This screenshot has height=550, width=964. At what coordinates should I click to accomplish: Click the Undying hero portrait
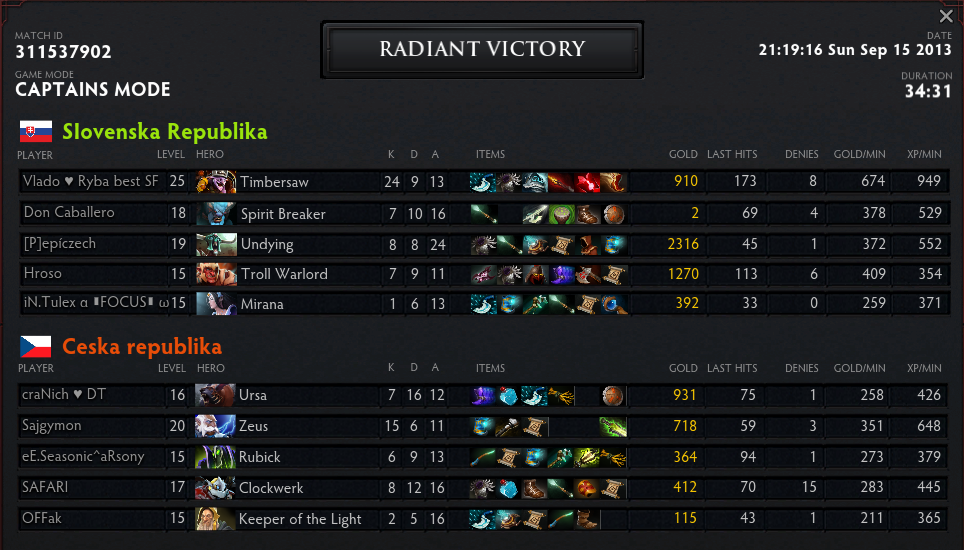216,244
